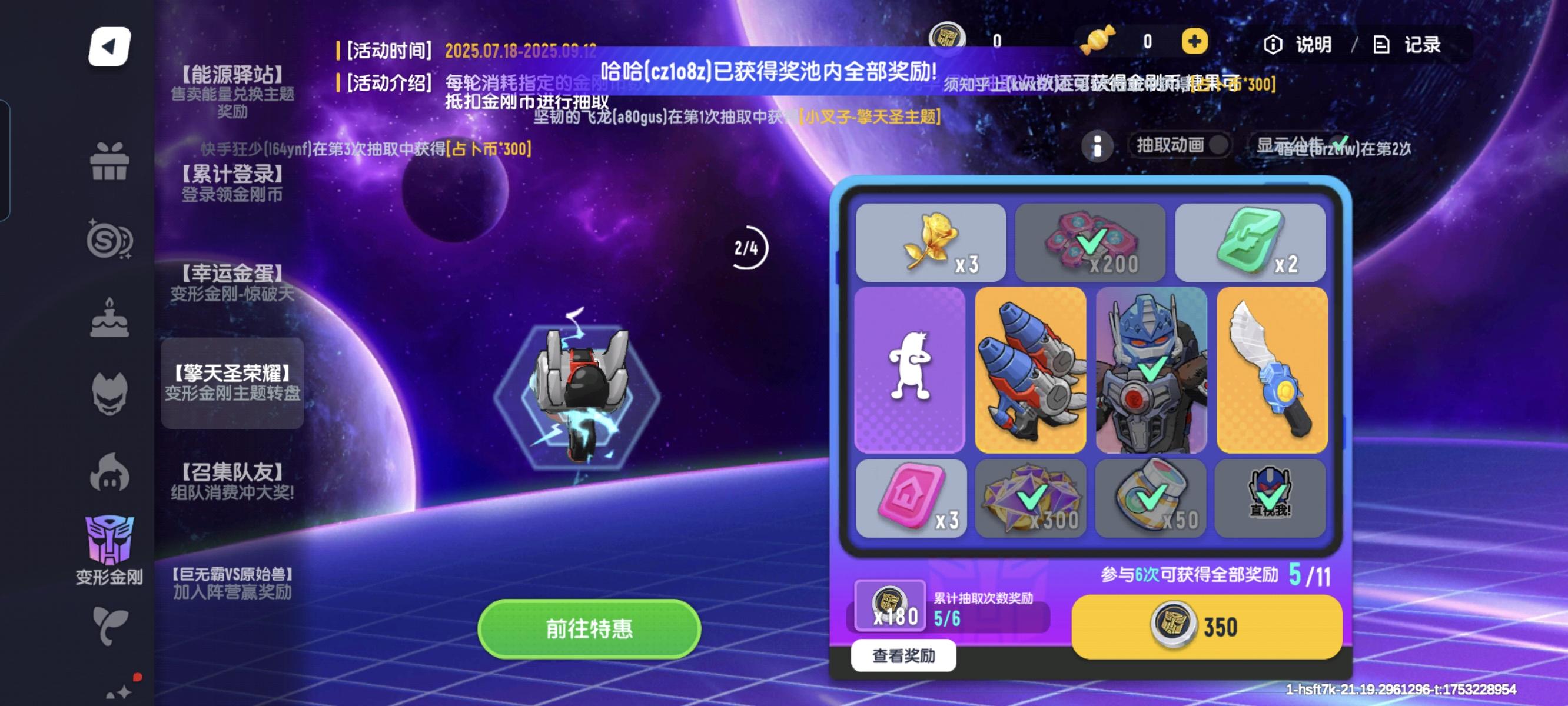Viewport: 1568px width, 706px height.
Task: Click the monster mask icon in sidebar
Action: click(111, 394)
